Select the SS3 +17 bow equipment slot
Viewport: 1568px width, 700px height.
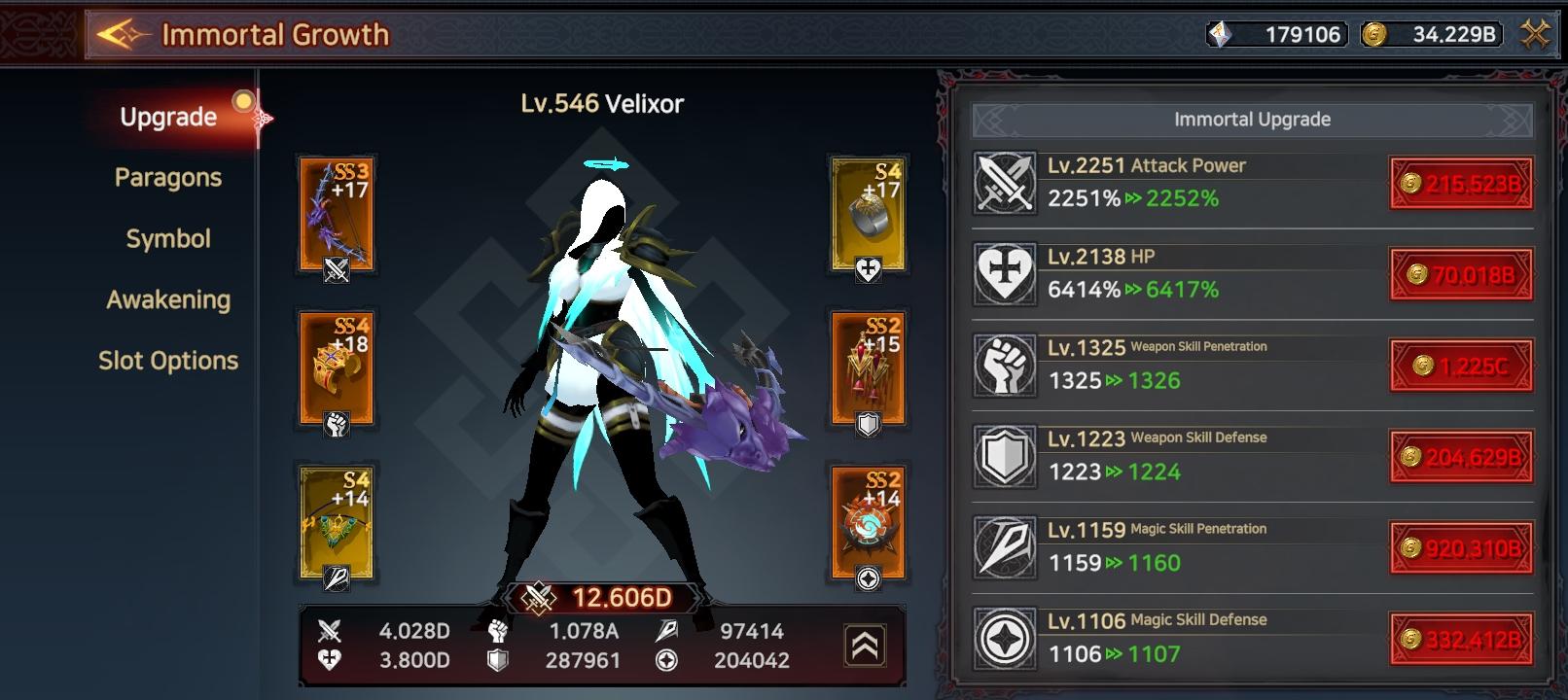coord(337,214)
